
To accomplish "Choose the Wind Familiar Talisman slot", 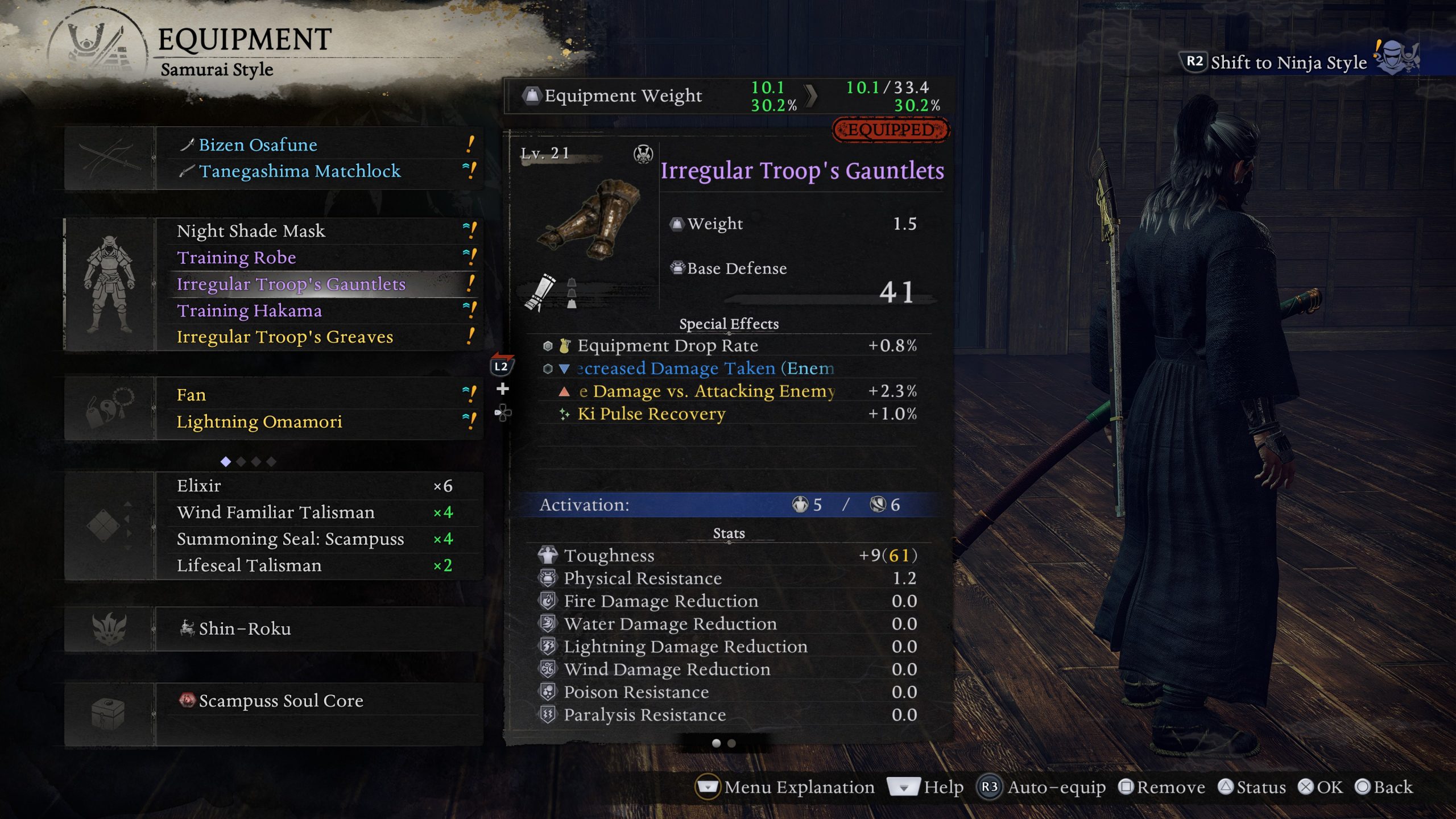I will [276, 512].
